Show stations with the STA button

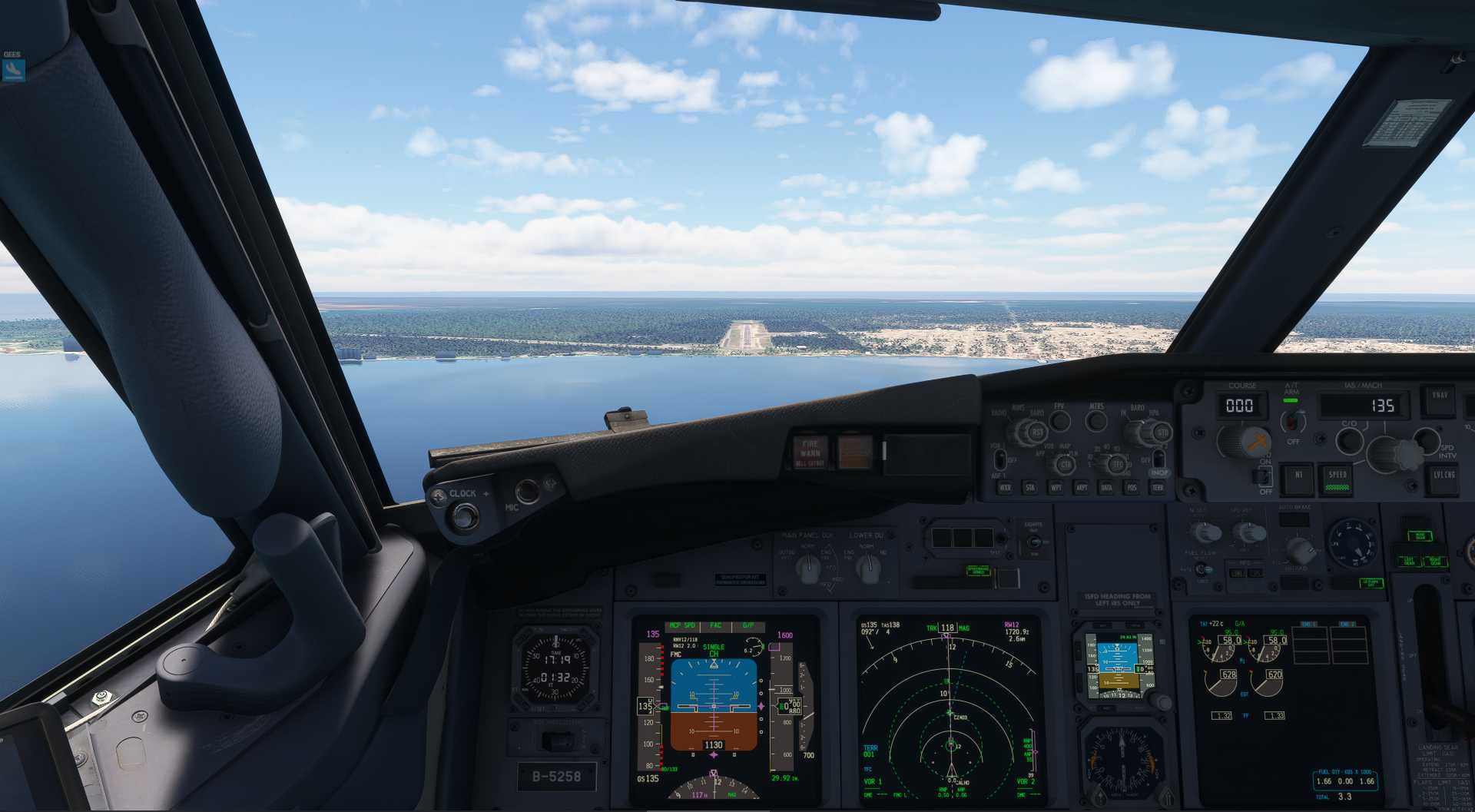[1030, 487]
